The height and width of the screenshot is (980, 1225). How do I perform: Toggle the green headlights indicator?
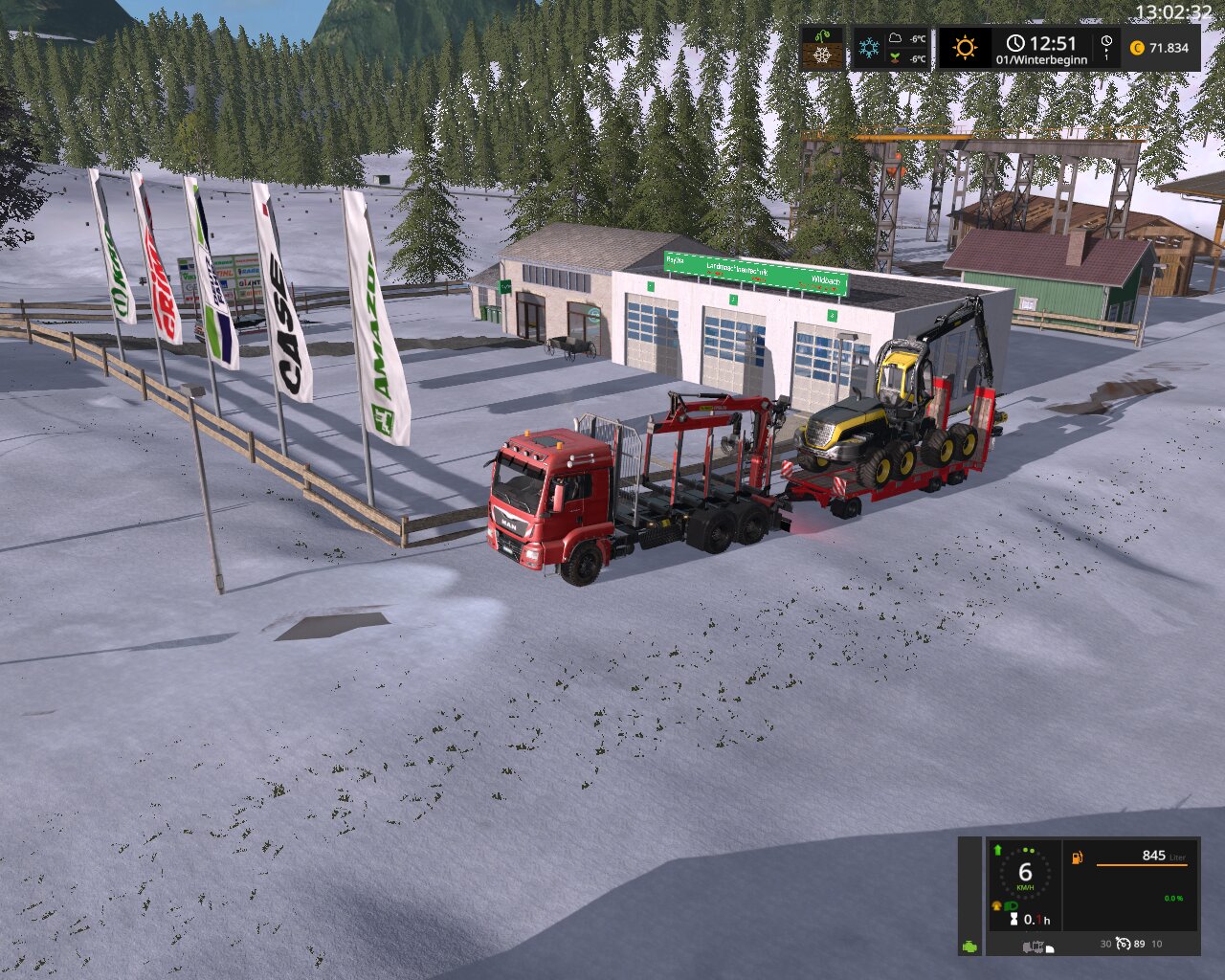[1011, 905]
